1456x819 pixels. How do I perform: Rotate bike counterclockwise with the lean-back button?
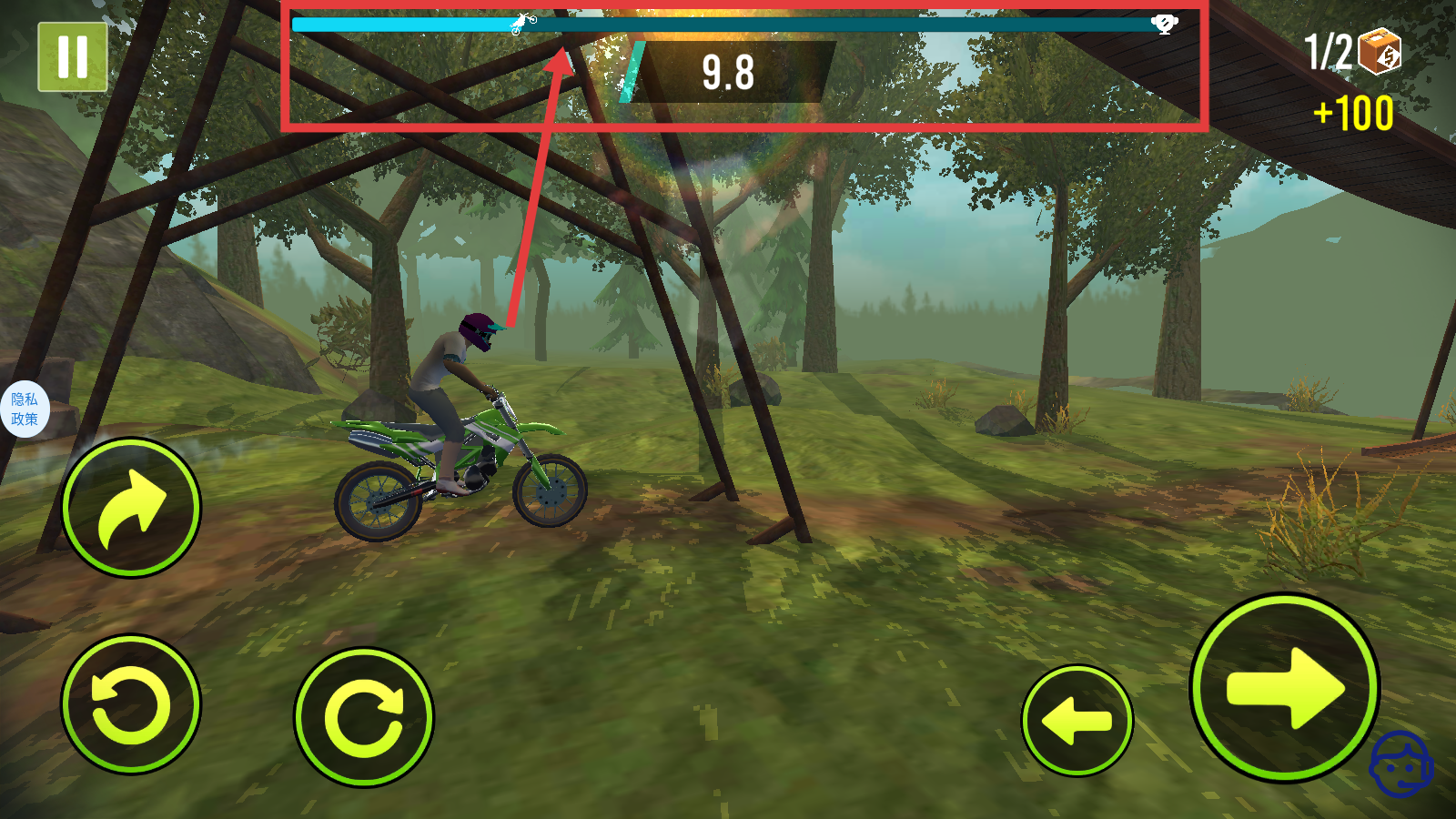pyautogui.click(x=131, y=704)
